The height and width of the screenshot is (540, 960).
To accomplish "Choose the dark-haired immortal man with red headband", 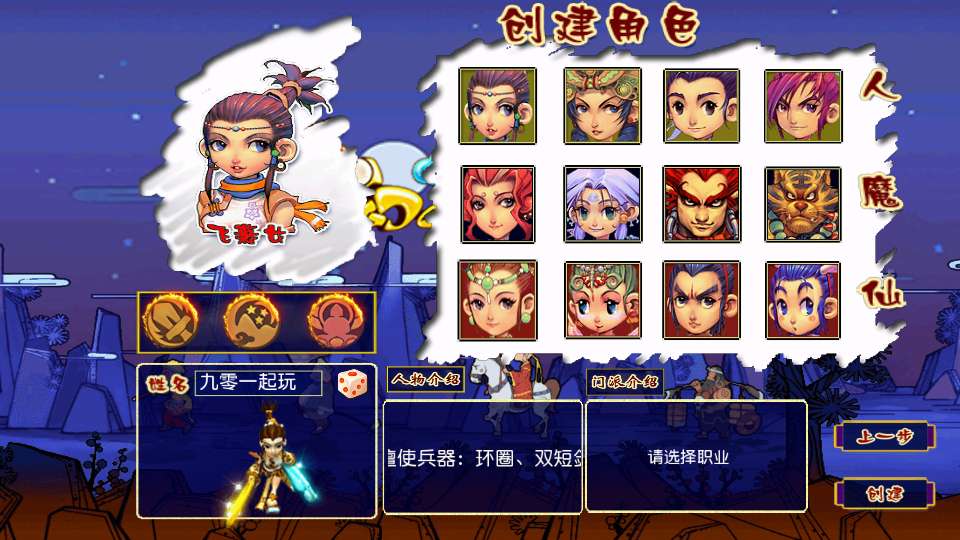I will coord(701,300).
